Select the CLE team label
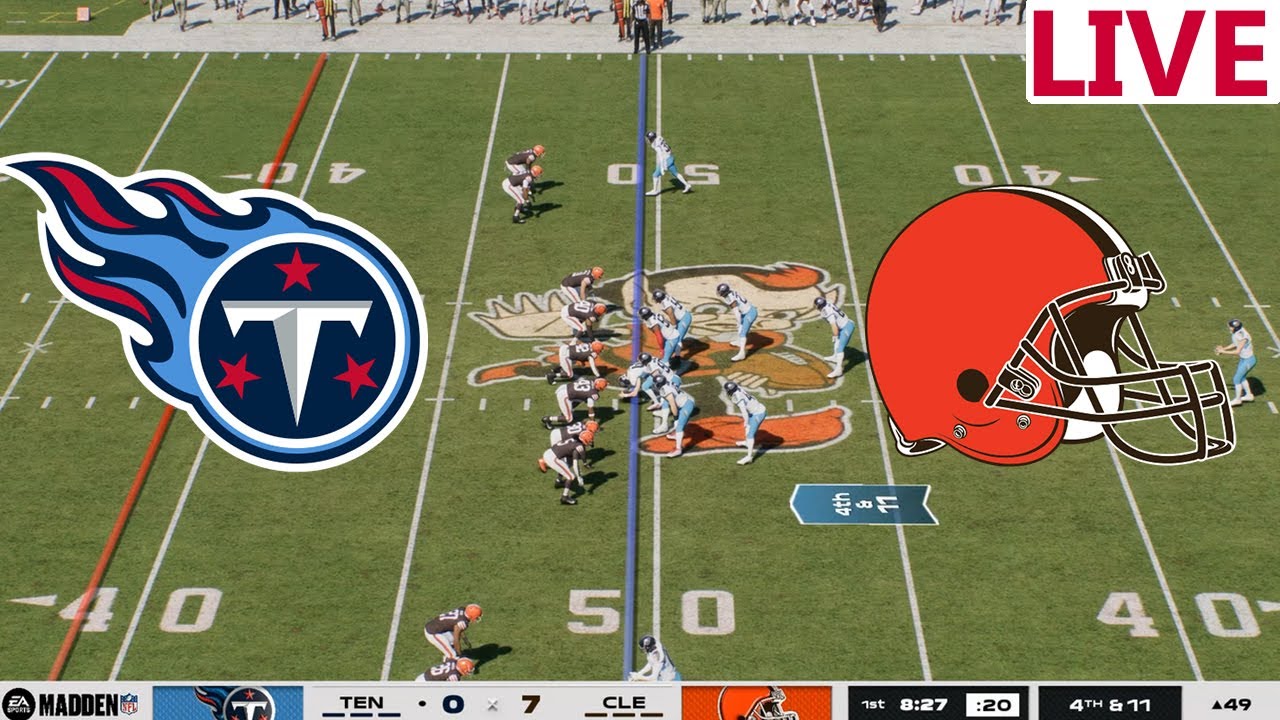 click(624, 702)
